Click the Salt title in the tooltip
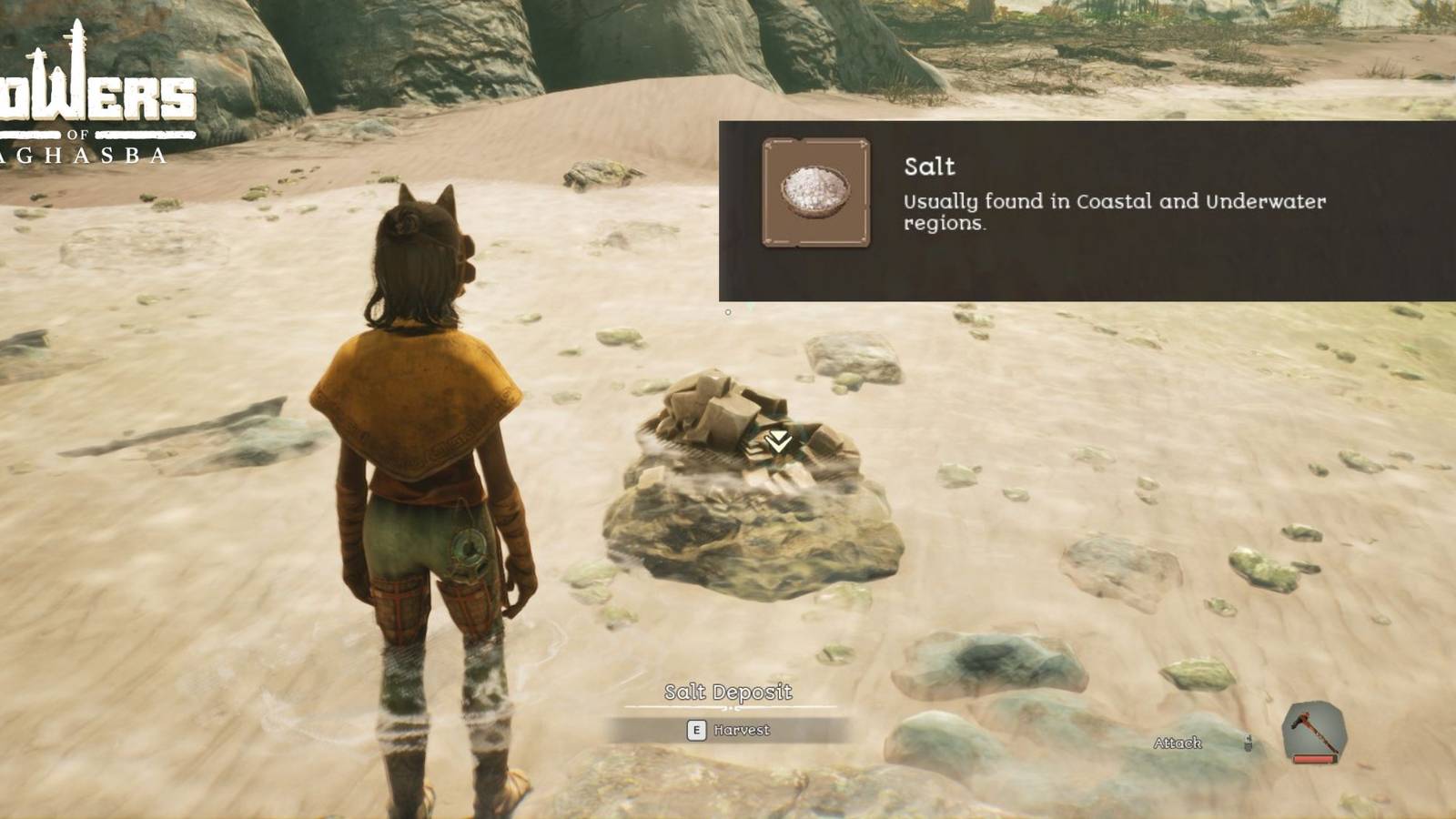1456x819 pixels. tap(928, 167)
